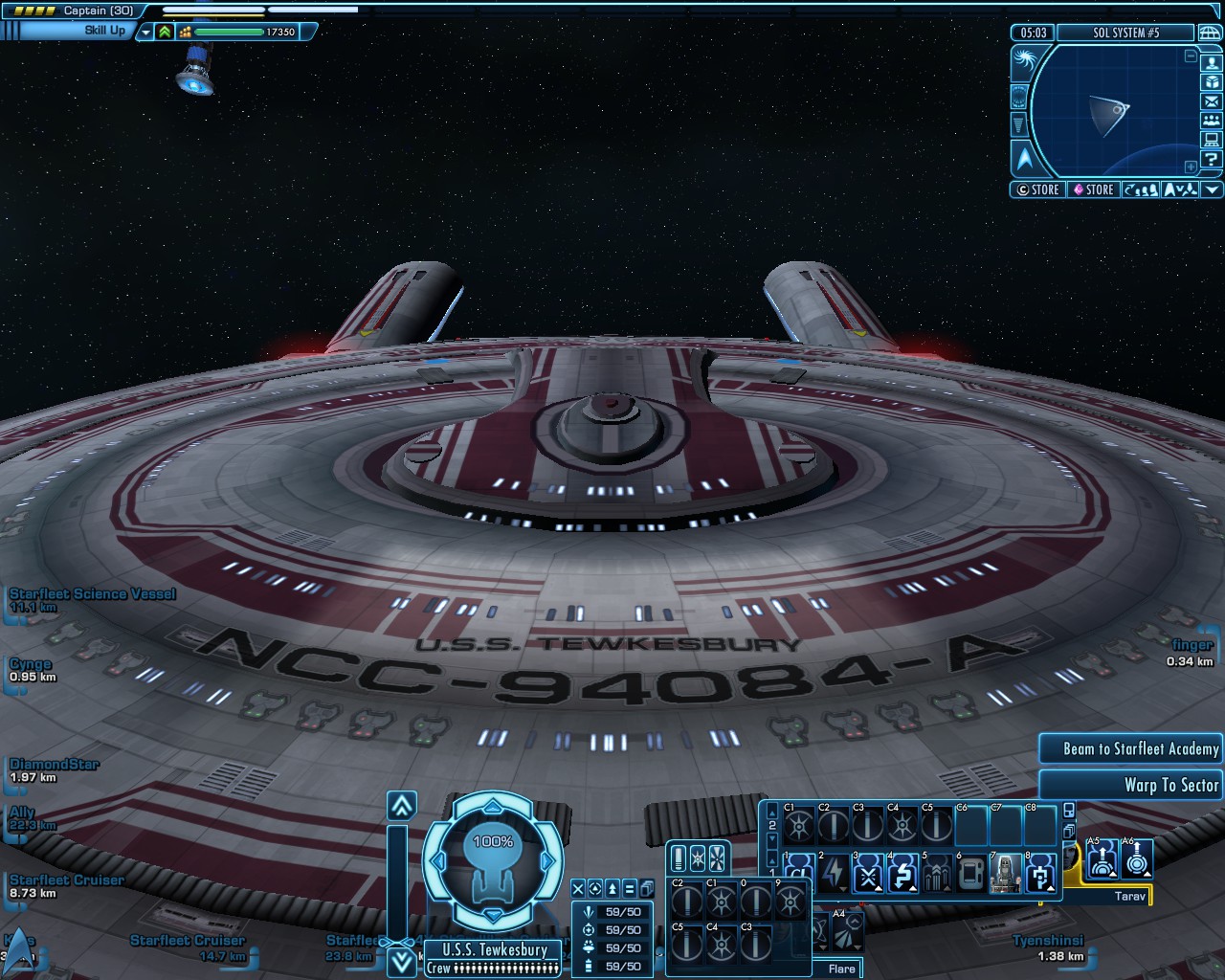Decrease throttle with the double down arrow

point(402,963)
